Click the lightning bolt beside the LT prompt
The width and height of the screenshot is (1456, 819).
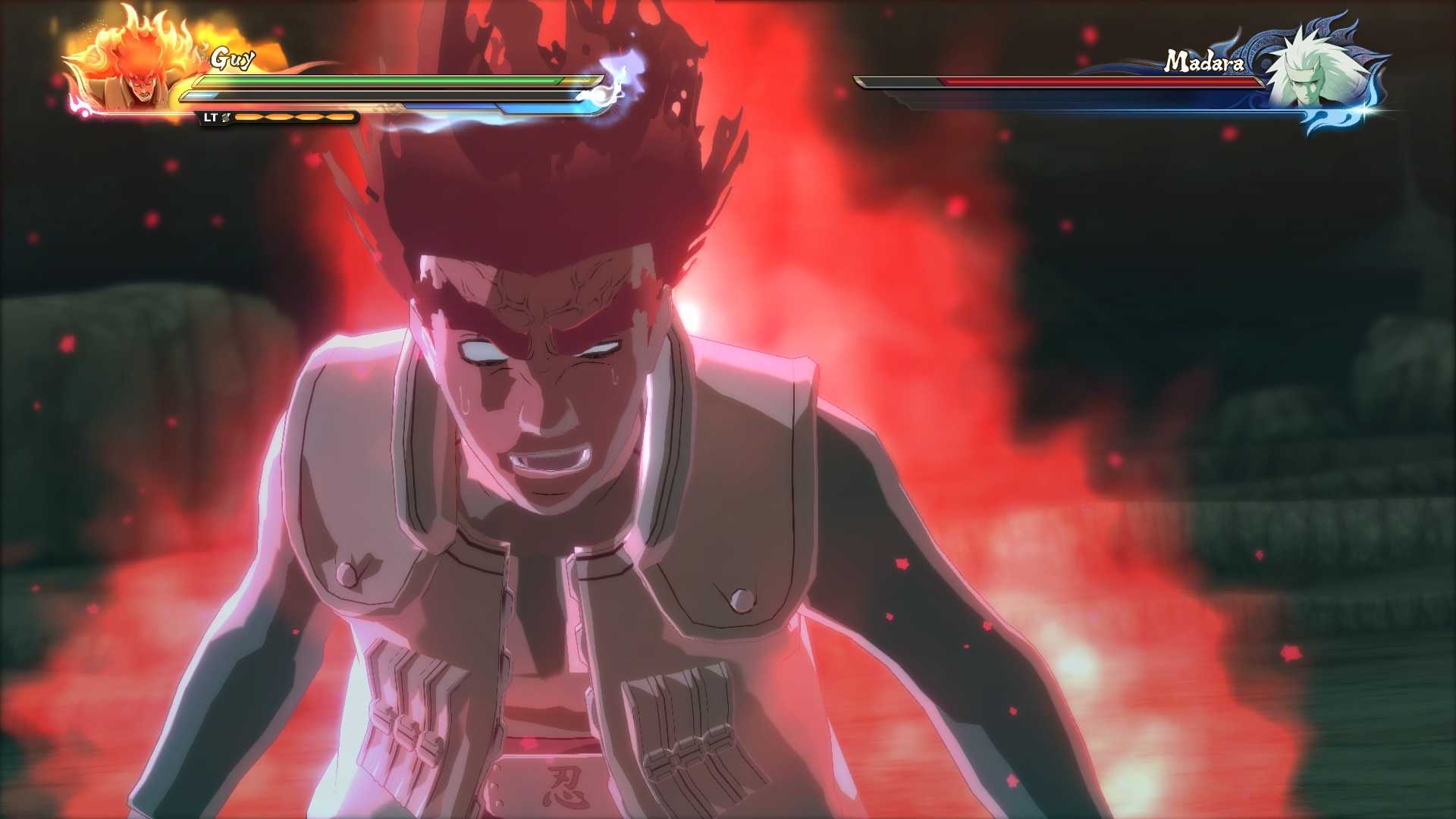pos(225,118)
